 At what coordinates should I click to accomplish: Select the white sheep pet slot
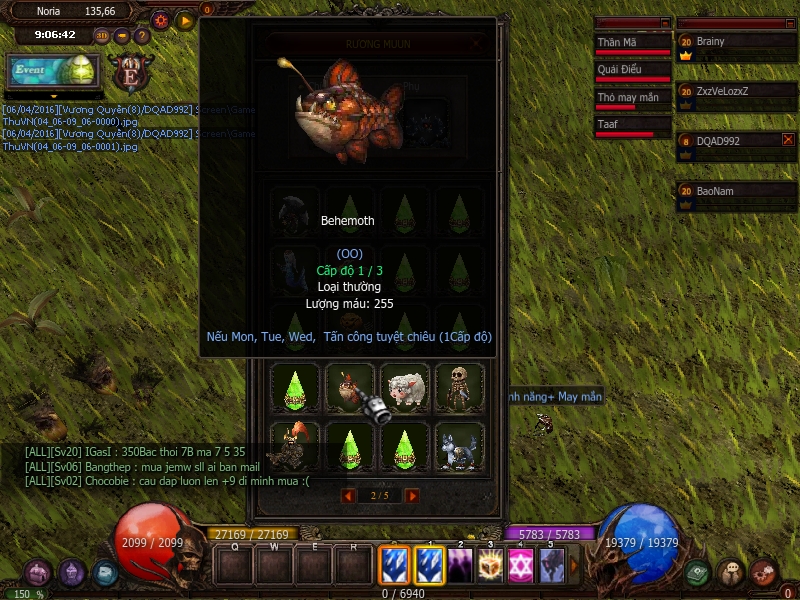click(x=406, y=387)
